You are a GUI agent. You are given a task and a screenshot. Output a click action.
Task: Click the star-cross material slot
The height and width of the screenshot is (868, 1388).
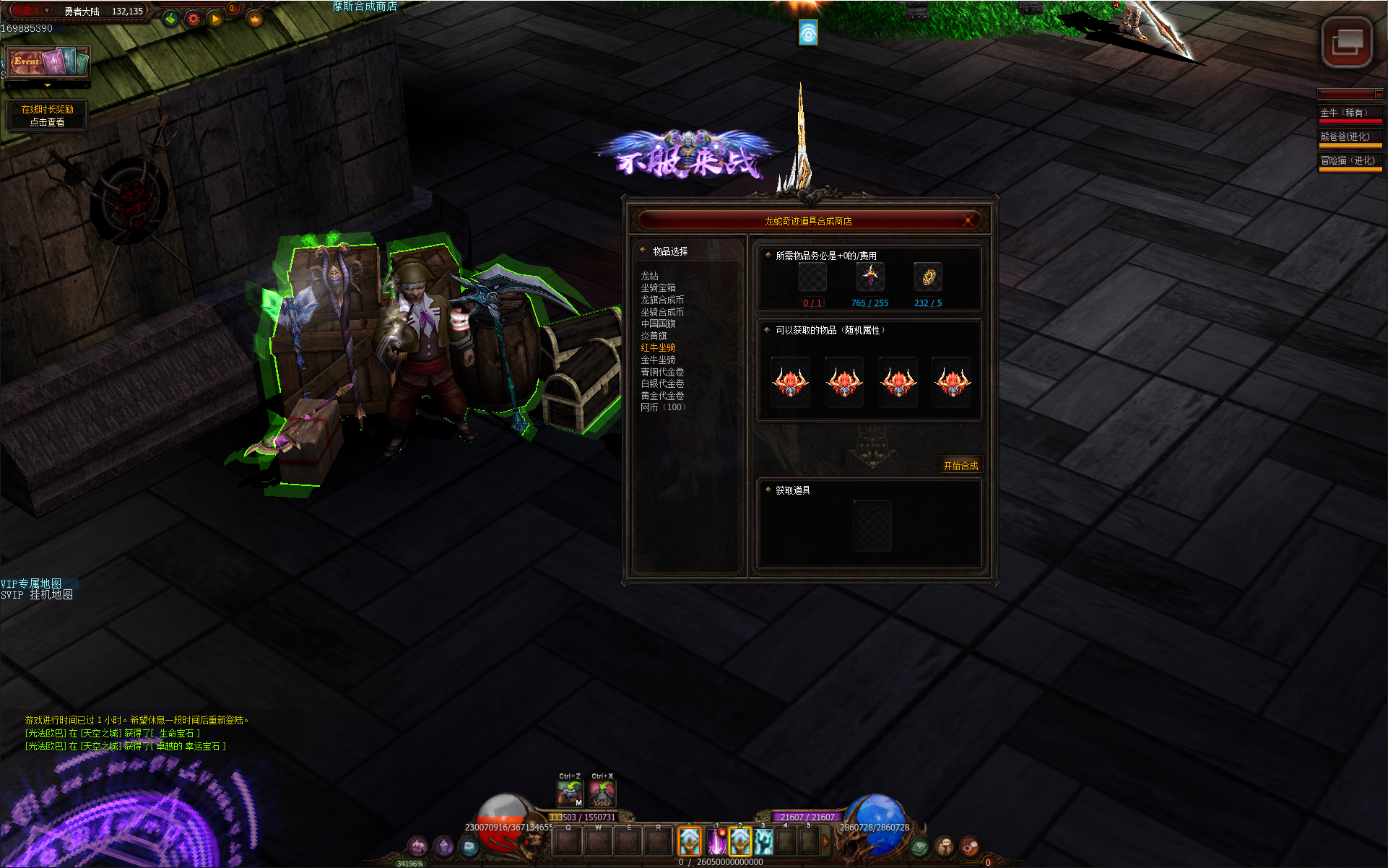pos(870,277)
